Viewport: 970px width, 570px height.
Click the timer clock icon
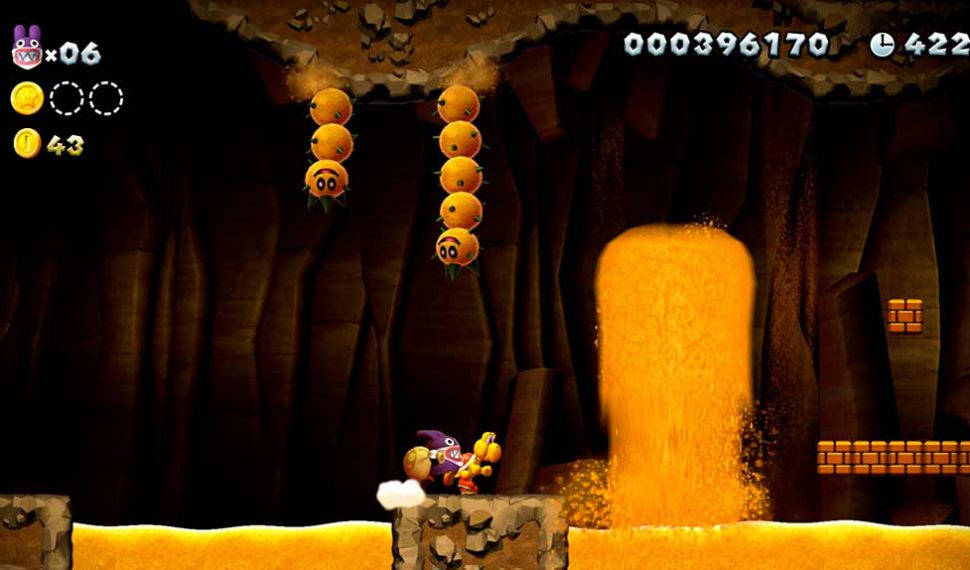coord(882,43)
